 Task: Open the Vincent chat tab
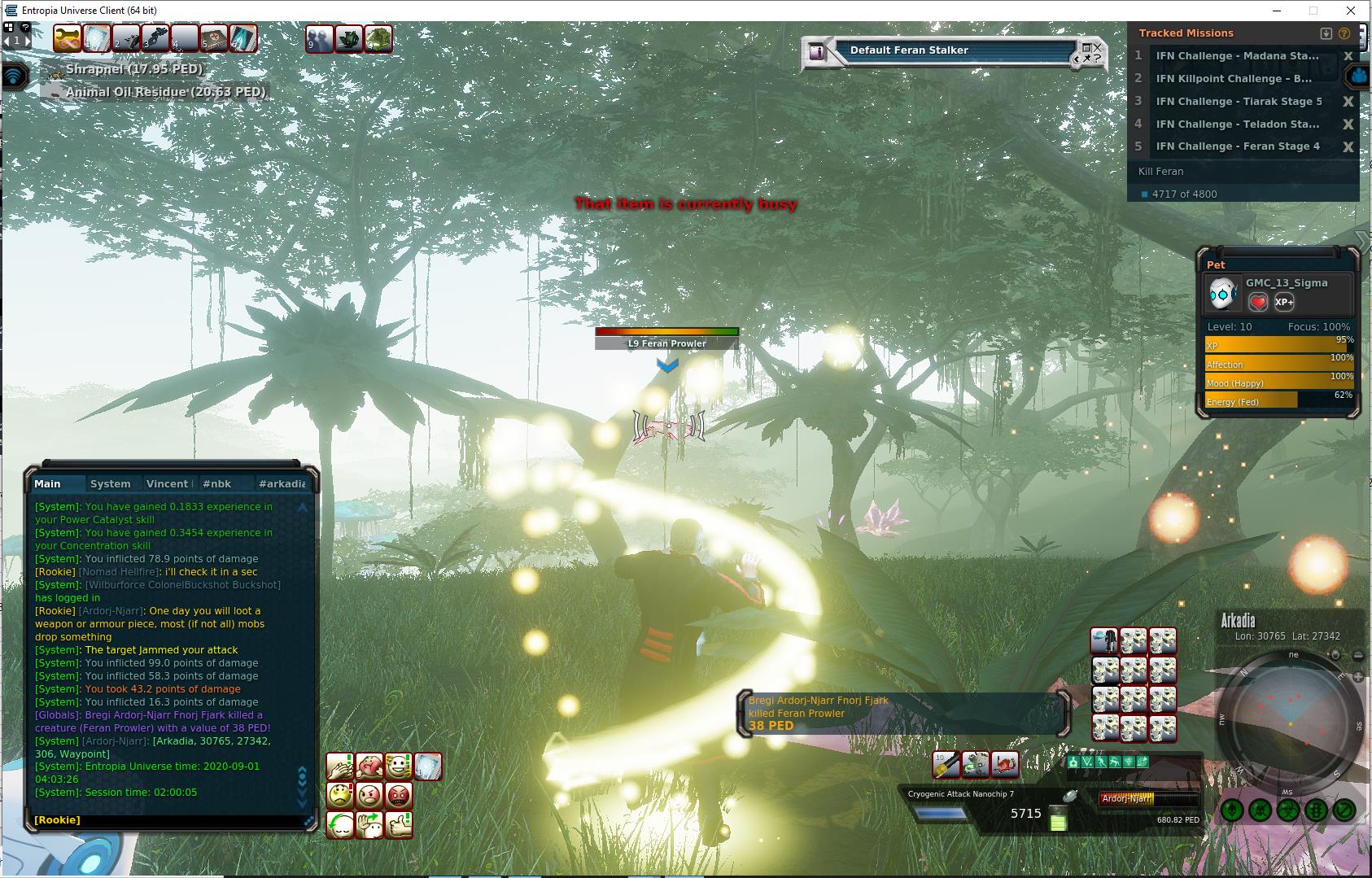pos(168,483)
